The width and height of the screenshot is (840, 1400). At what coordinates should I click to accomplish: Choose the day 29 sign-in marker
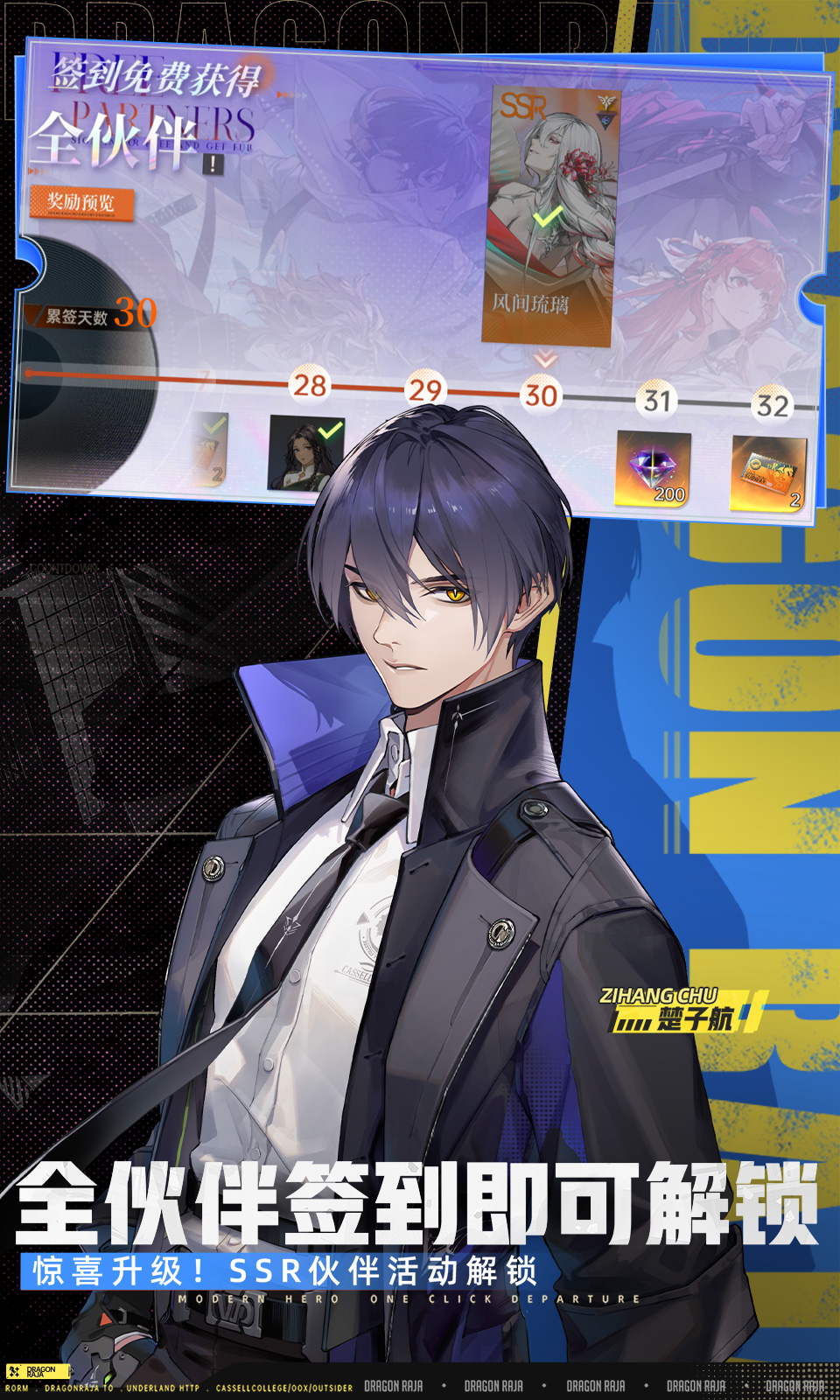click(425, 389)
